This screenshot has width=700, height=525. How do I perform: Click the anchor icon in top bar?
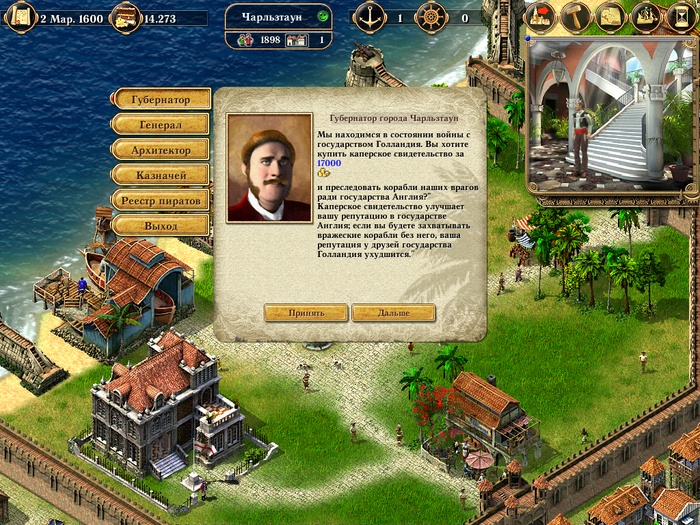[369, 17]
